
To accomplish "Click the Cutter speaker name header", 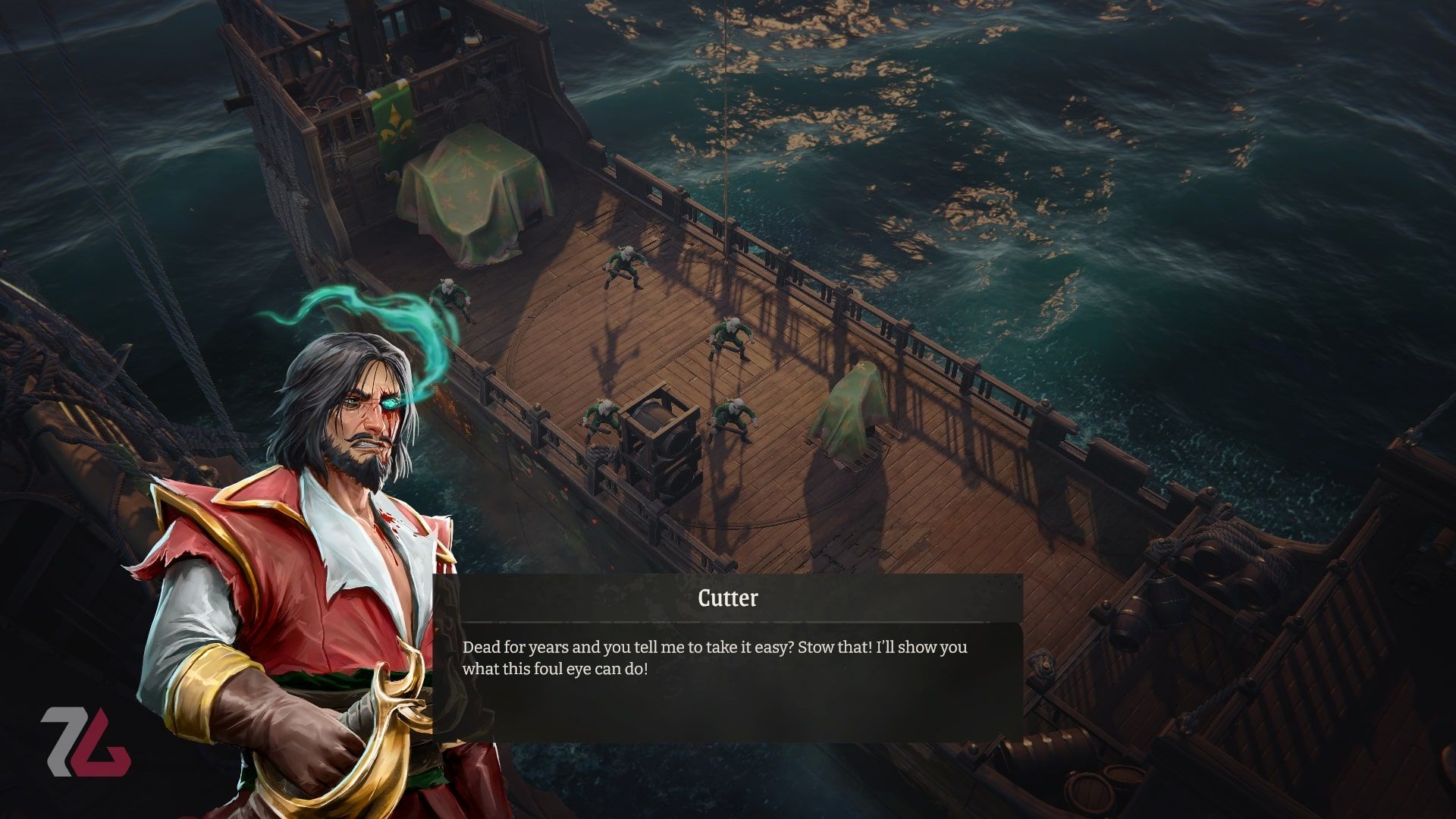I will [x=726, y=598].
